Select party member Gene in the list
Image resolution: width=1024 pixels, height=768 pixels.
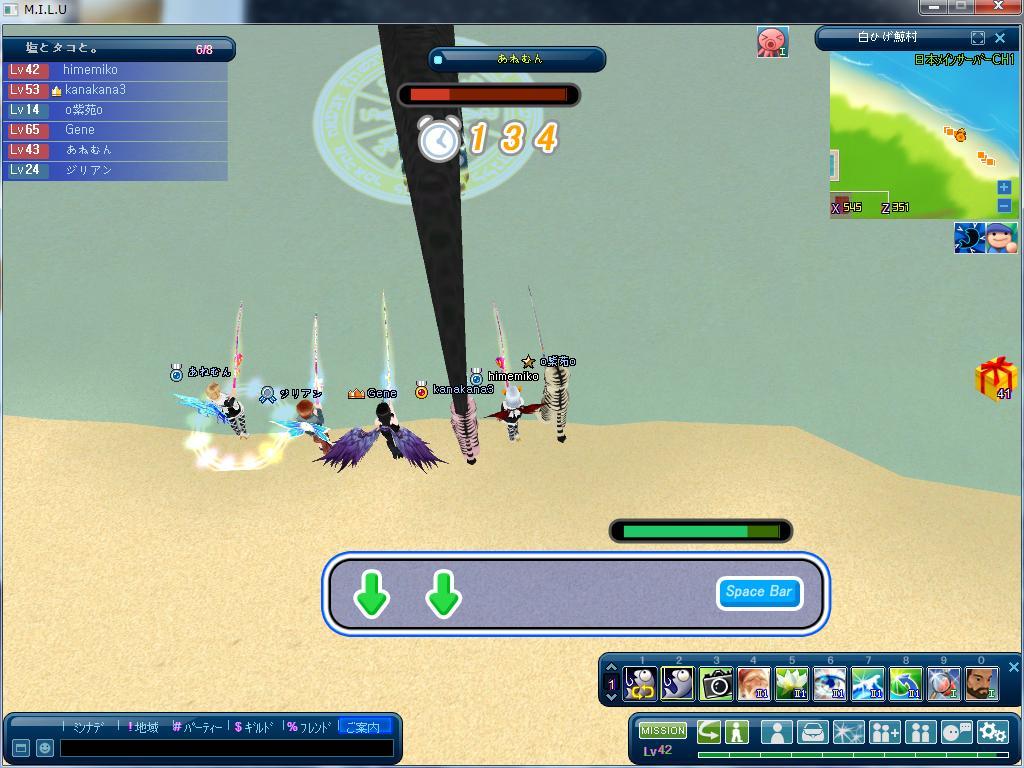[80, 130]
